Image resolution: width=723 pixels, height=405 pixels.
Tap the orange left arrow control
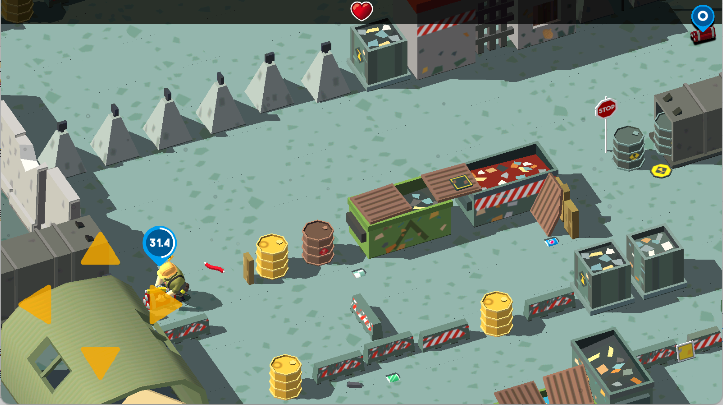(38, 304)
